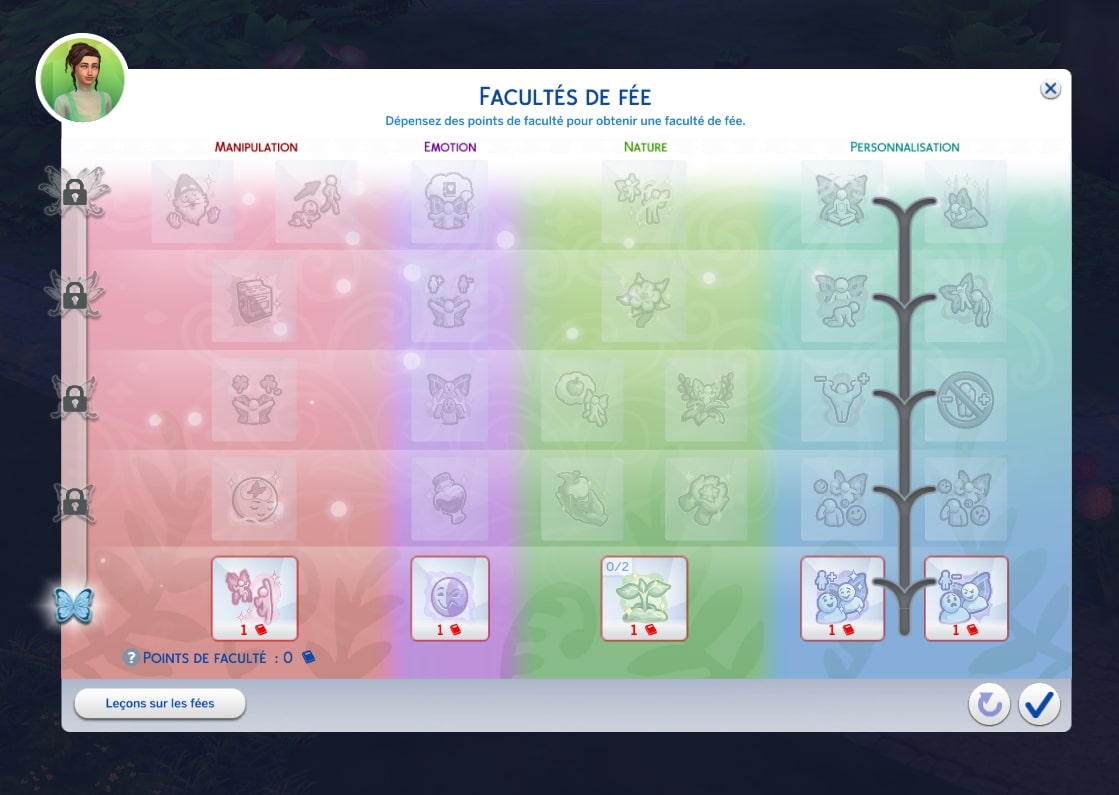Select the Personnalisation ability with minus sign
Screen dimensions: 1119x795
966,597
